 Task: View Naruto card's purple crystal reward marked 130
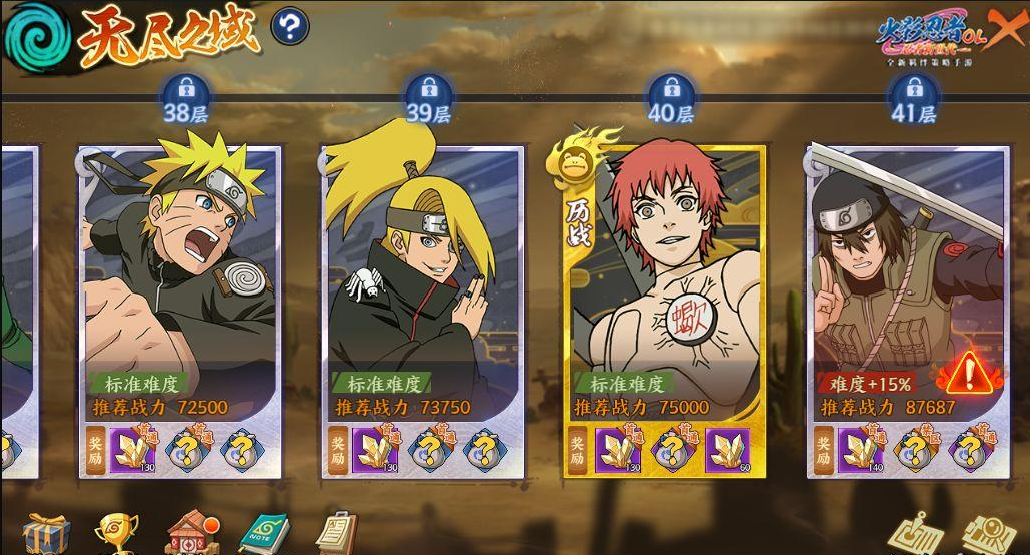131,450
